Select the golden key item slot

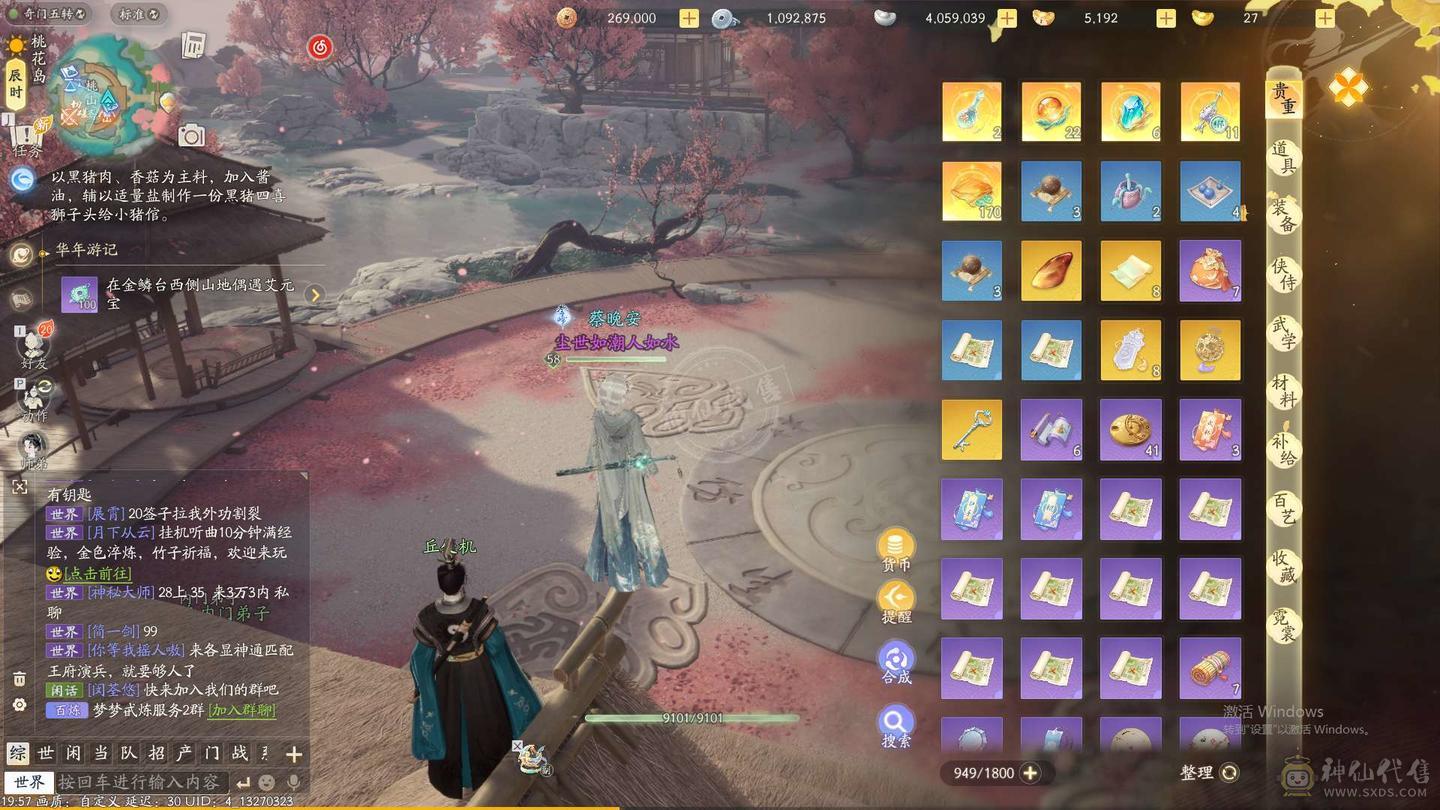point(971,430)
